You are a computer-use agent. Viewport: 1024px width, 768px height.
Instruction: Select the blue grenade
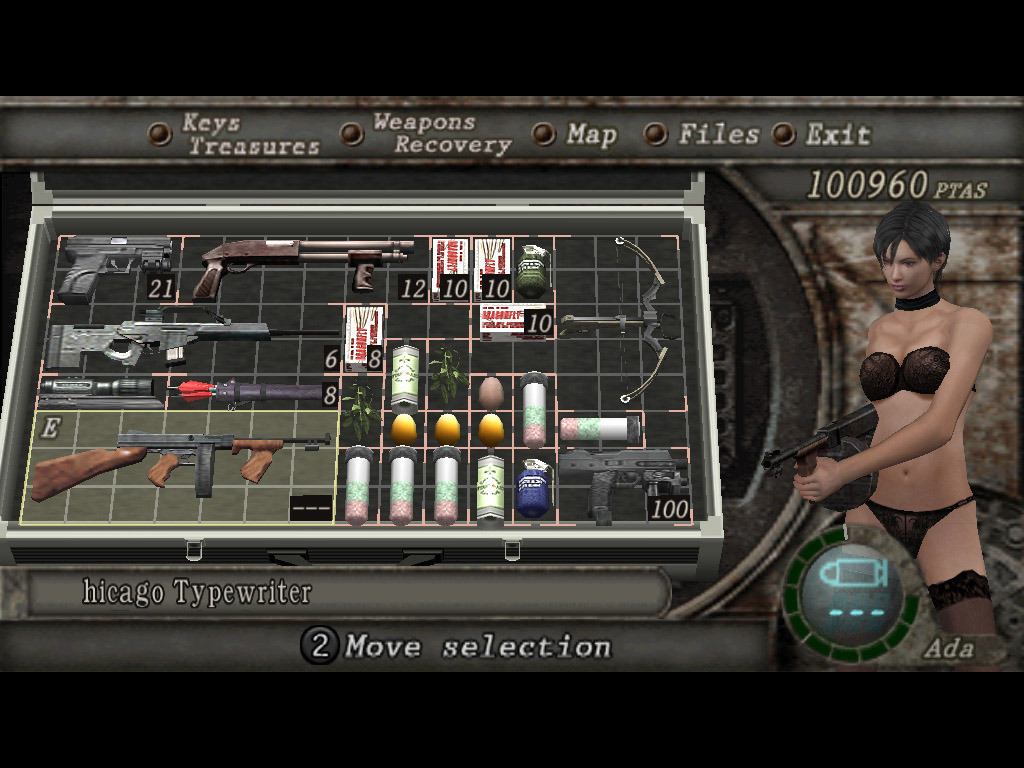click(533, 486)
